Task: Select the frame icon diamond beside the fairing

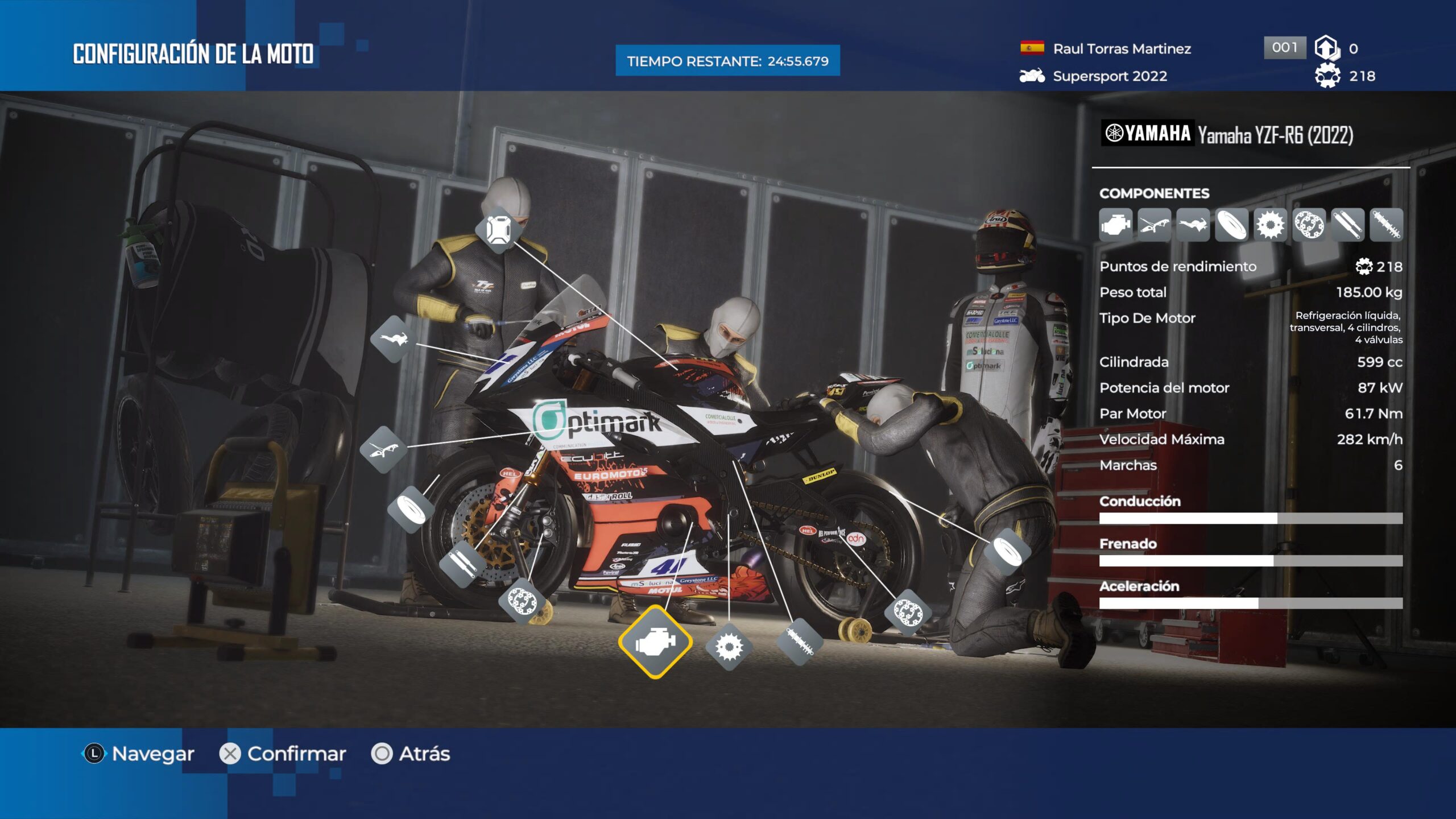Action: pos(387,449)
